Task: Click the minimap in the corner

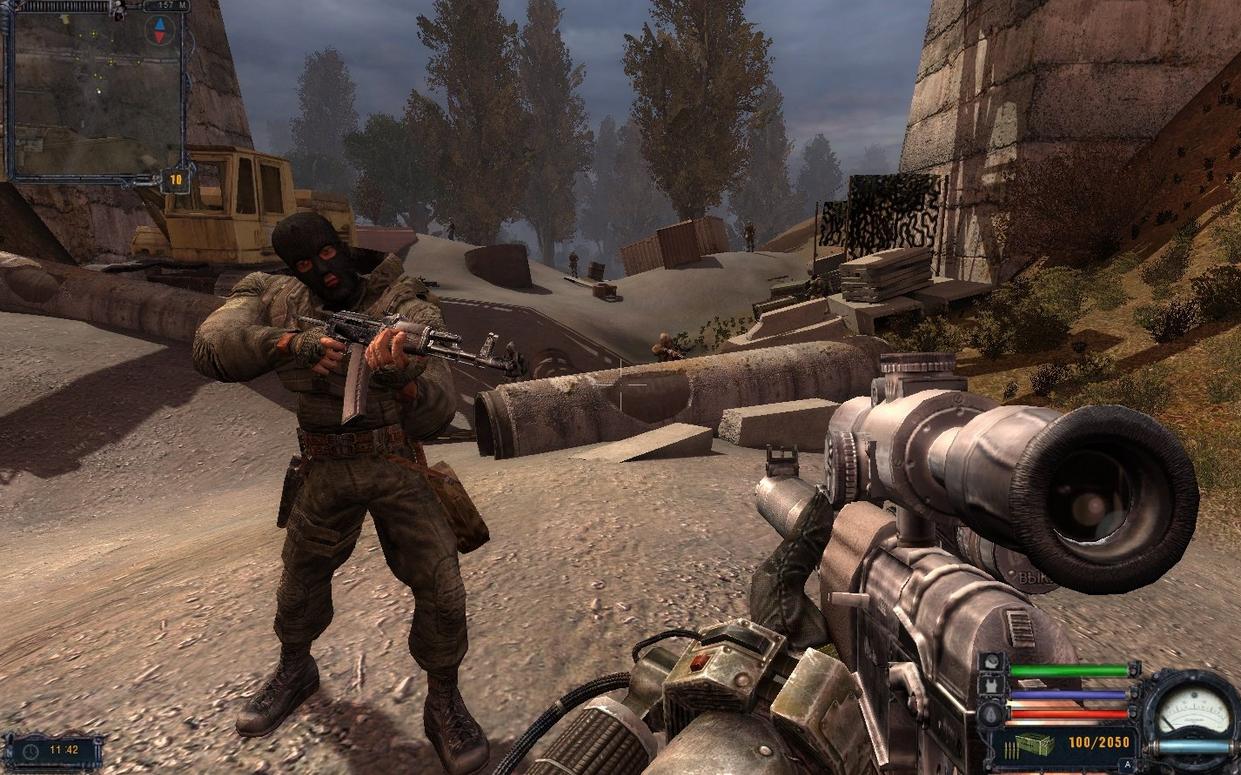Action: click(x=95, y=95)
